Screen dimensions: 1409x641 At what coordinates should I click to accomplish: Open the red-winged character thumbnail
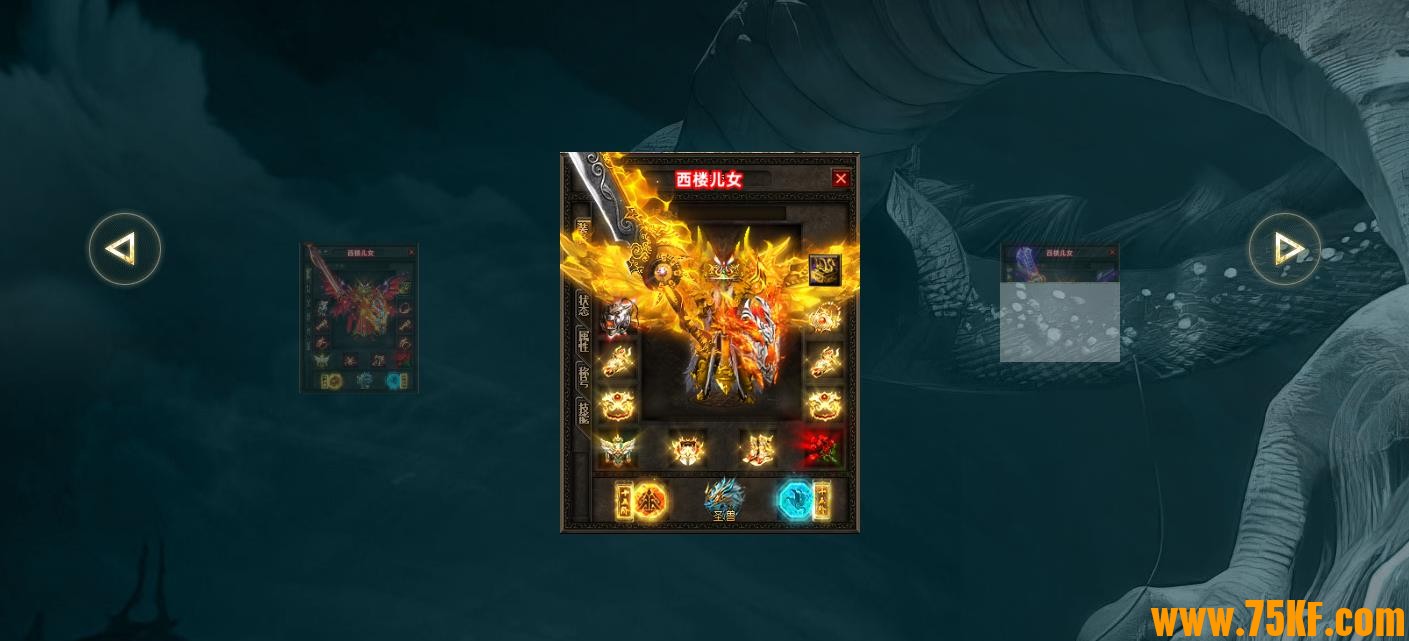coord(359,318)
